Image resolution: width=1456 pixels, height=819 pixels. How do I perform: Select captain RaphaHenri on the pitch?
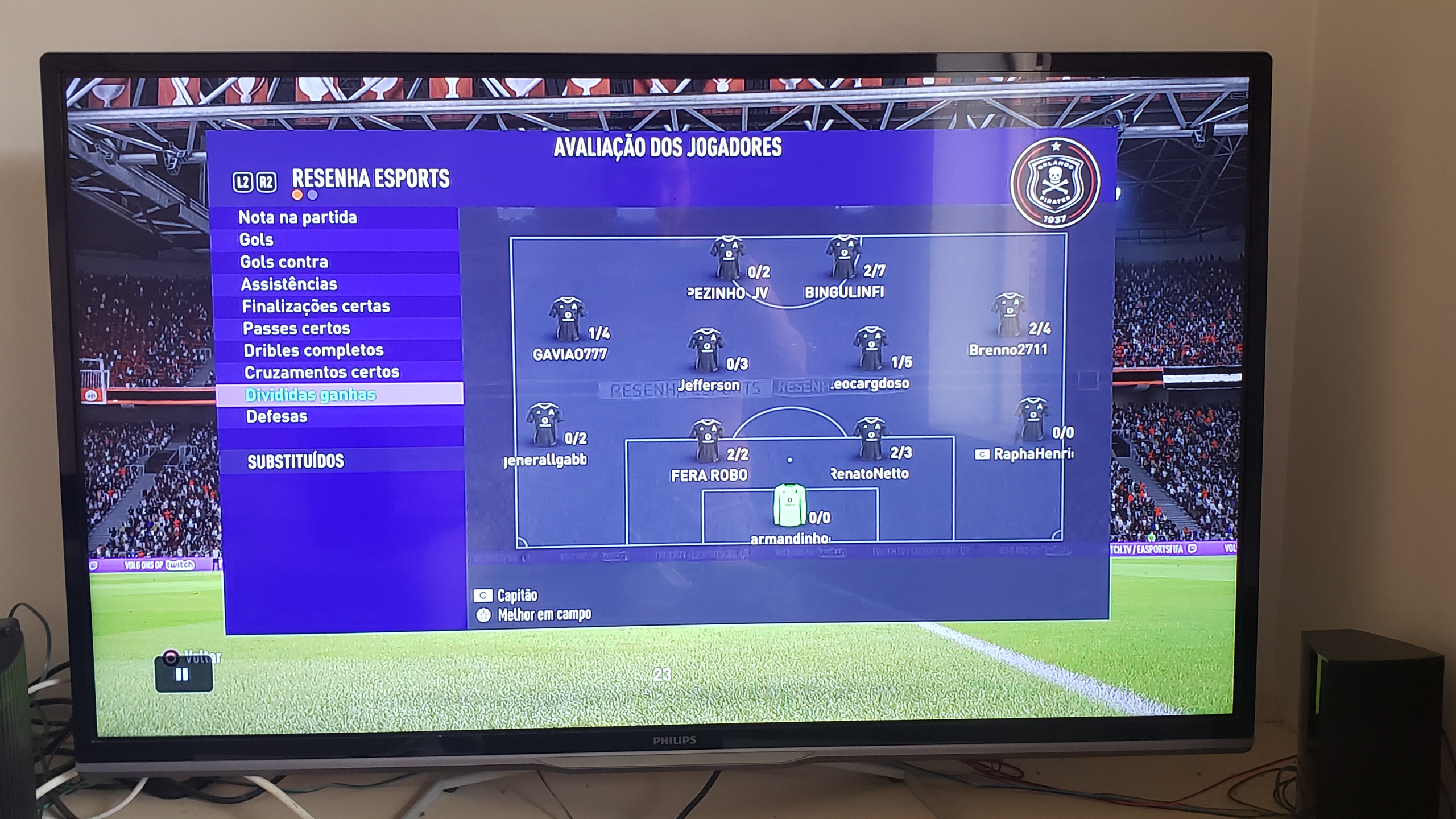pyautogui.click(x=1032, y=420)
